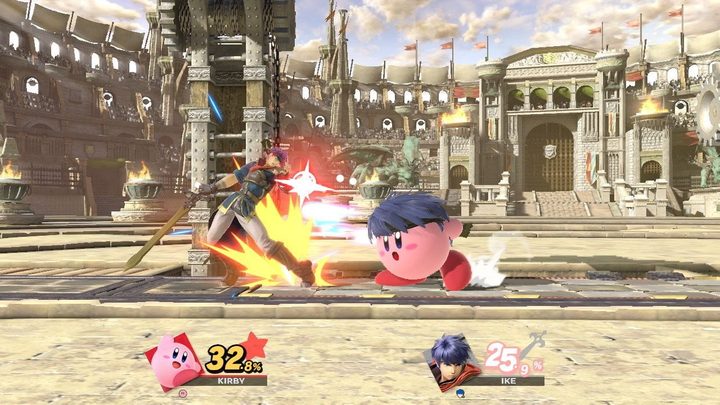Click Kirby's character portrait in the HUD
This screenshot has height=405, width=720.
tap(174, 362)
